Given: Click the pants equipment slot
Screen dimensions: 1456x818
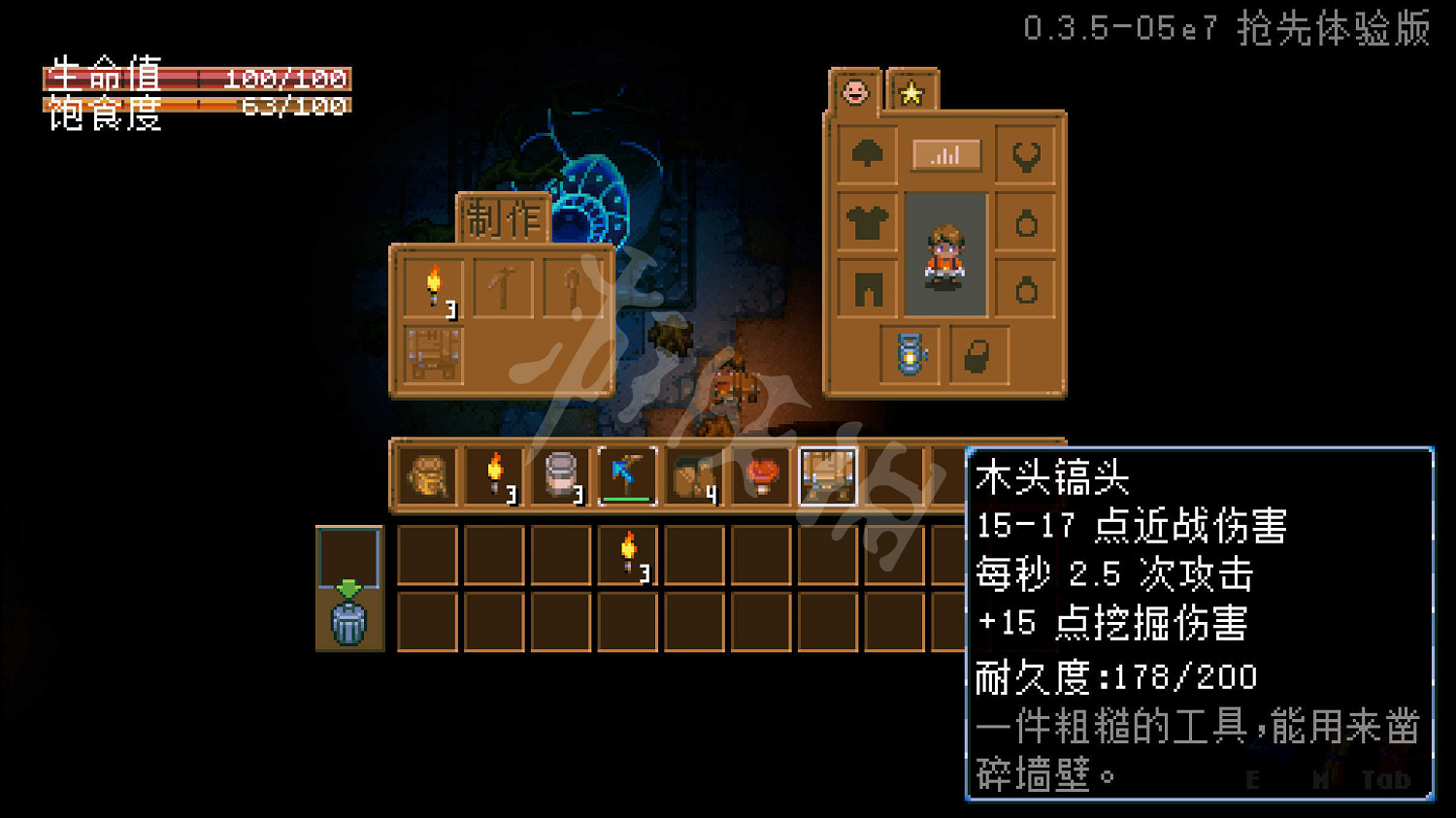Looking at the screenshot, I should (x=867, y=287).
